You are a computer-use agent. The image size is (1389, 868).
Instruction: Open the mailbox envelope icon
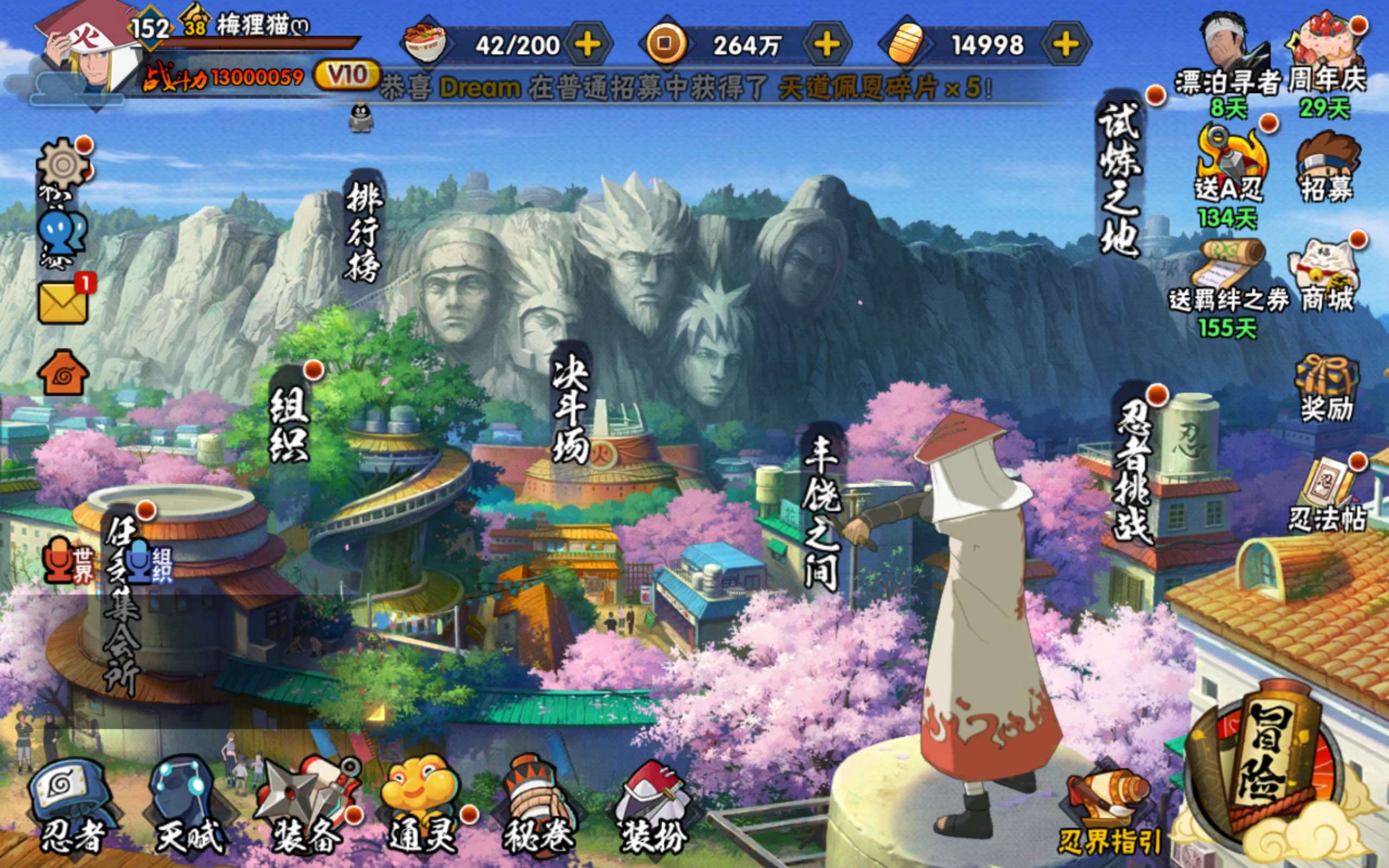63,303
